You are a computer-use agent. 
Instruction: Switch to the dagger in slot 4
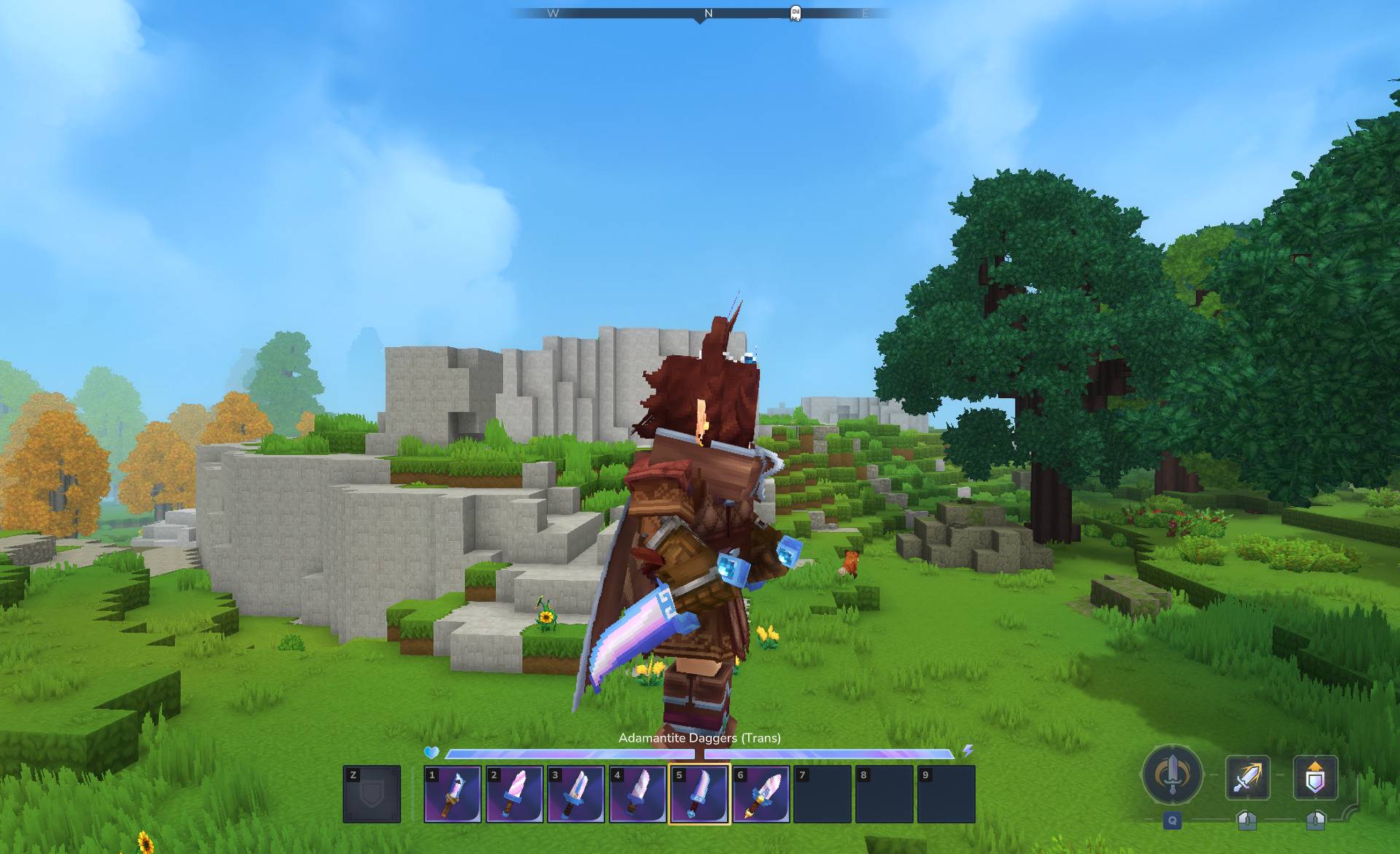pyautogui.click(x=637, y=794)
